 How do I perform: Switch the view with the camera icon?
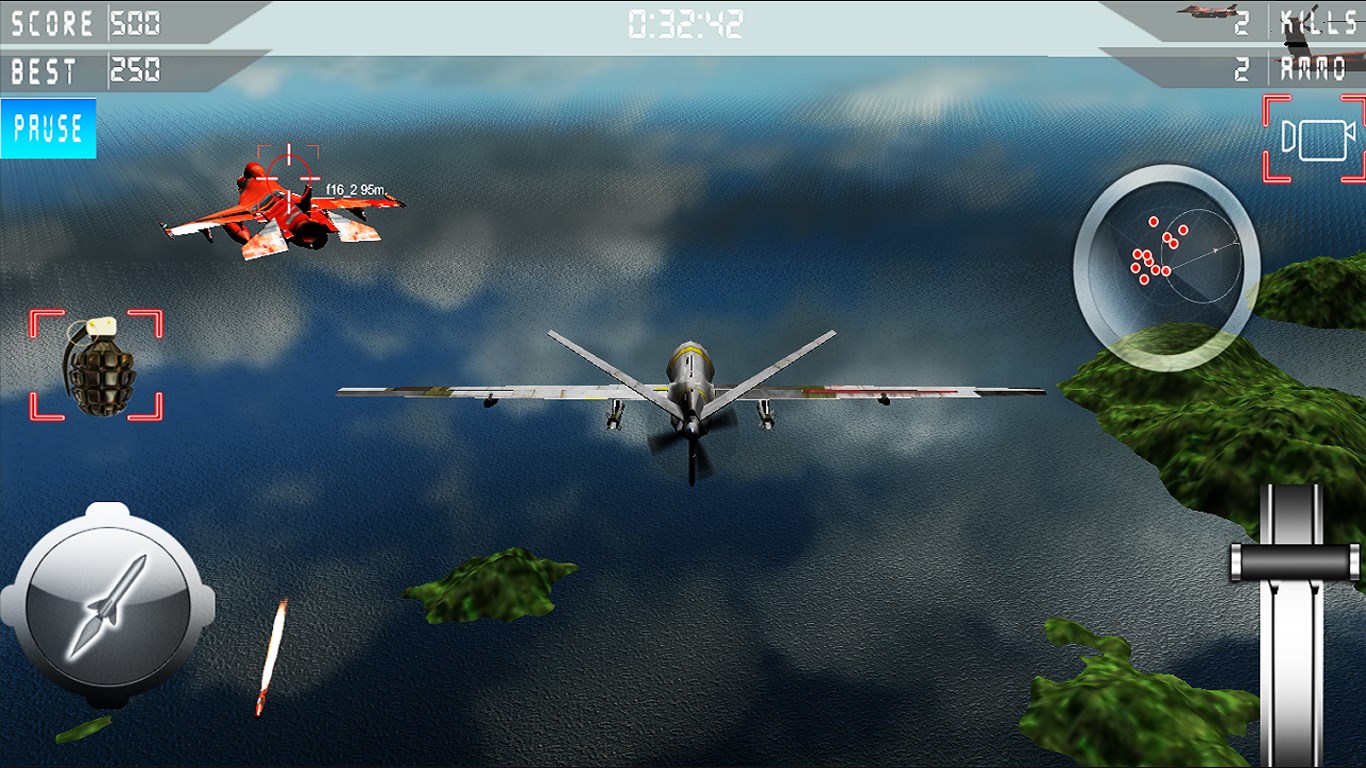click(1315, 139)
